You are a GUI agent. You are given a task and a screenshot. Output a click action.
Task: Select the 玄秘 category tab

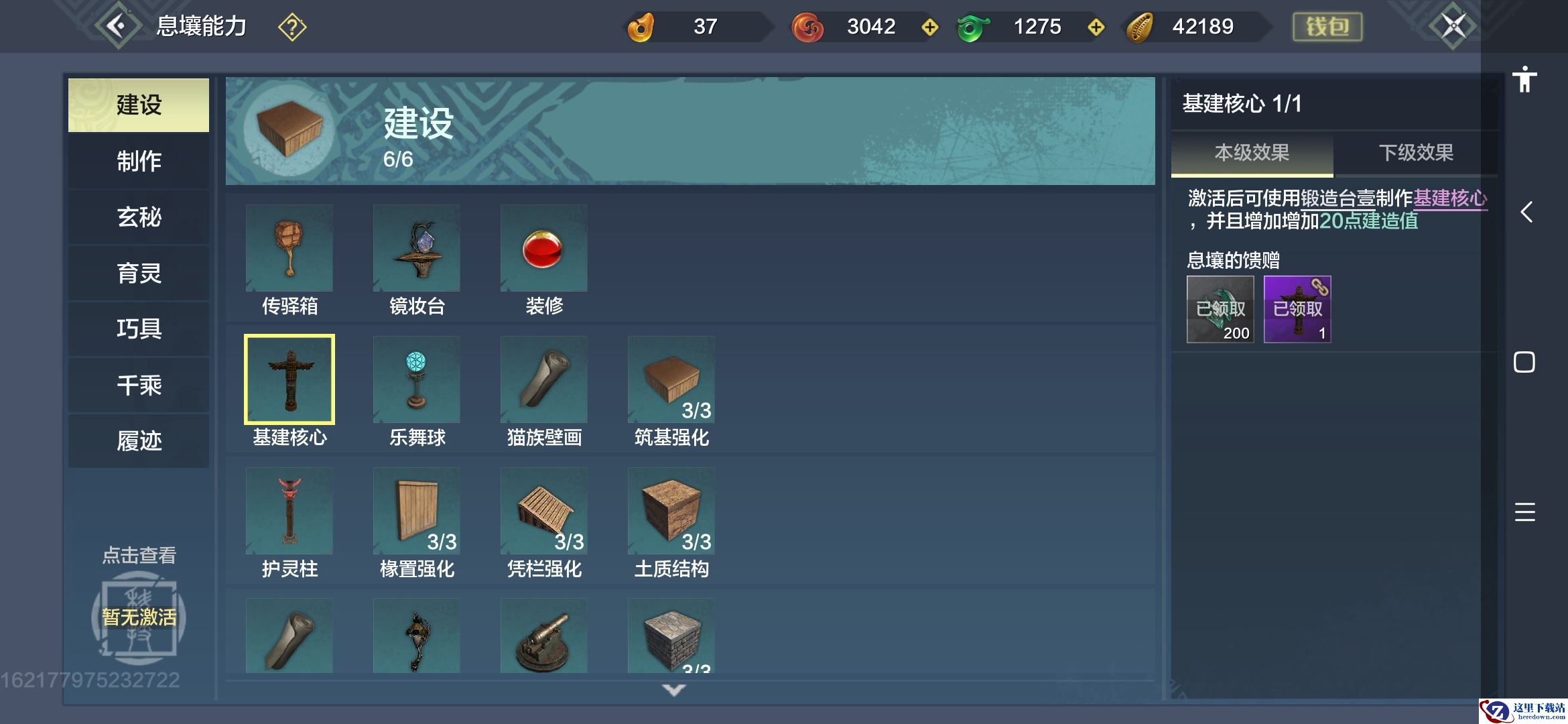coord(139,217)
